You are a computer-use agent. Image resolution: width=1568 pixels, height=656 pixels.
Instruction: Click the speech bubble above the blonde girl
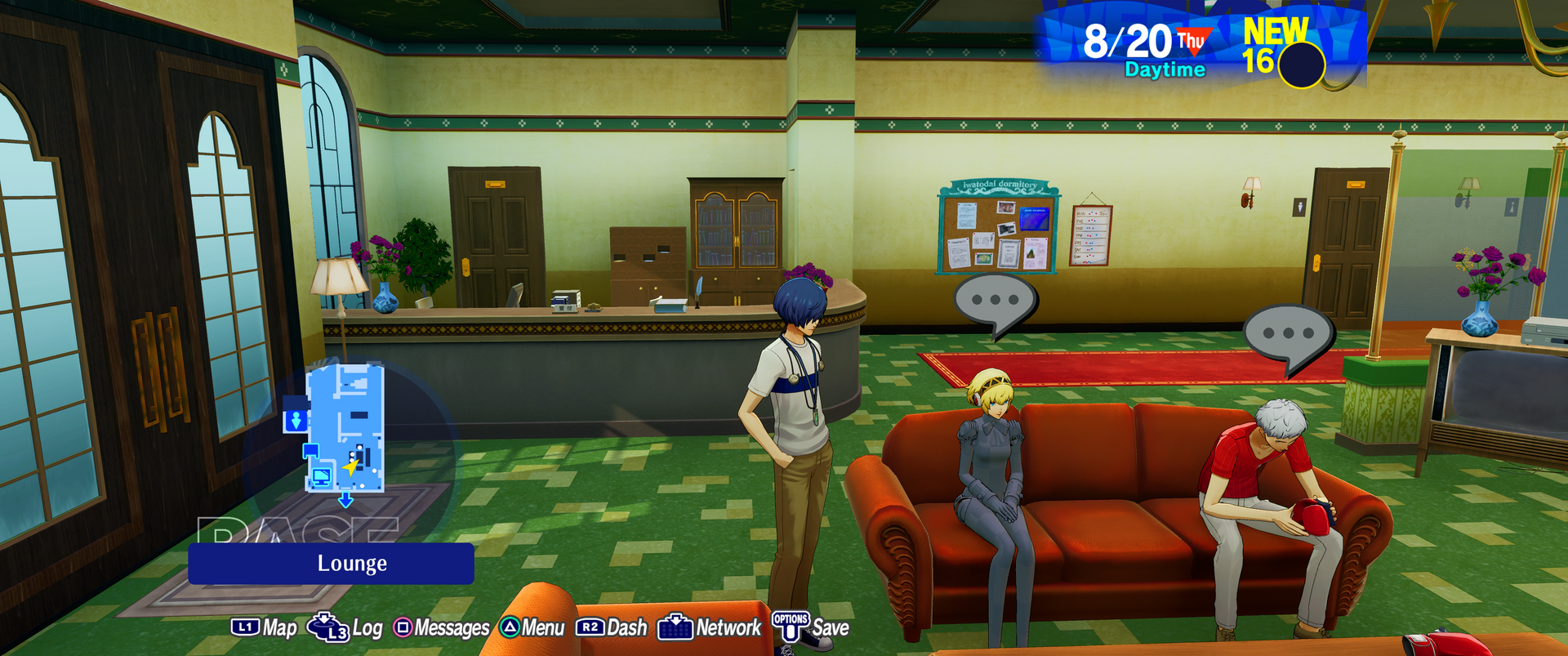995,301
